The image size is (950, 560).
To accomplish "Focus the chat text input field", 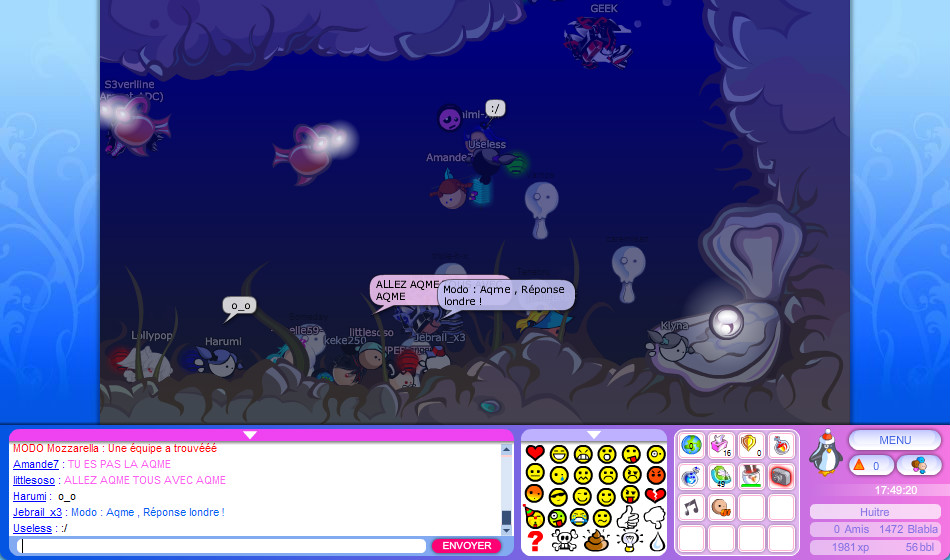I will click(222, 546).
